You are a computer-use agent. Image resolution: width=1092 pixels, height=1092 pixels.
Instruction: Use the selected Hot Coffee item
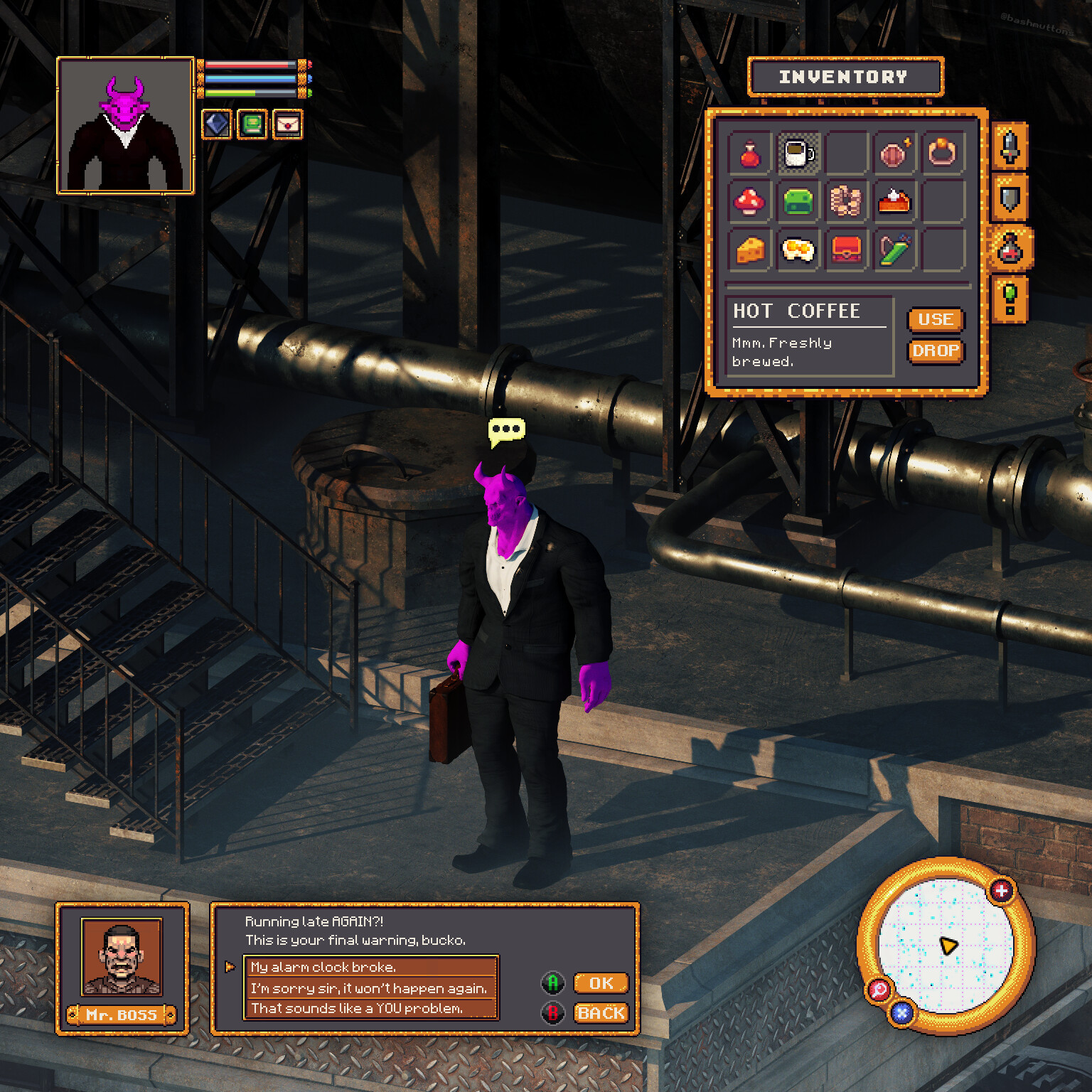[936, 320]
